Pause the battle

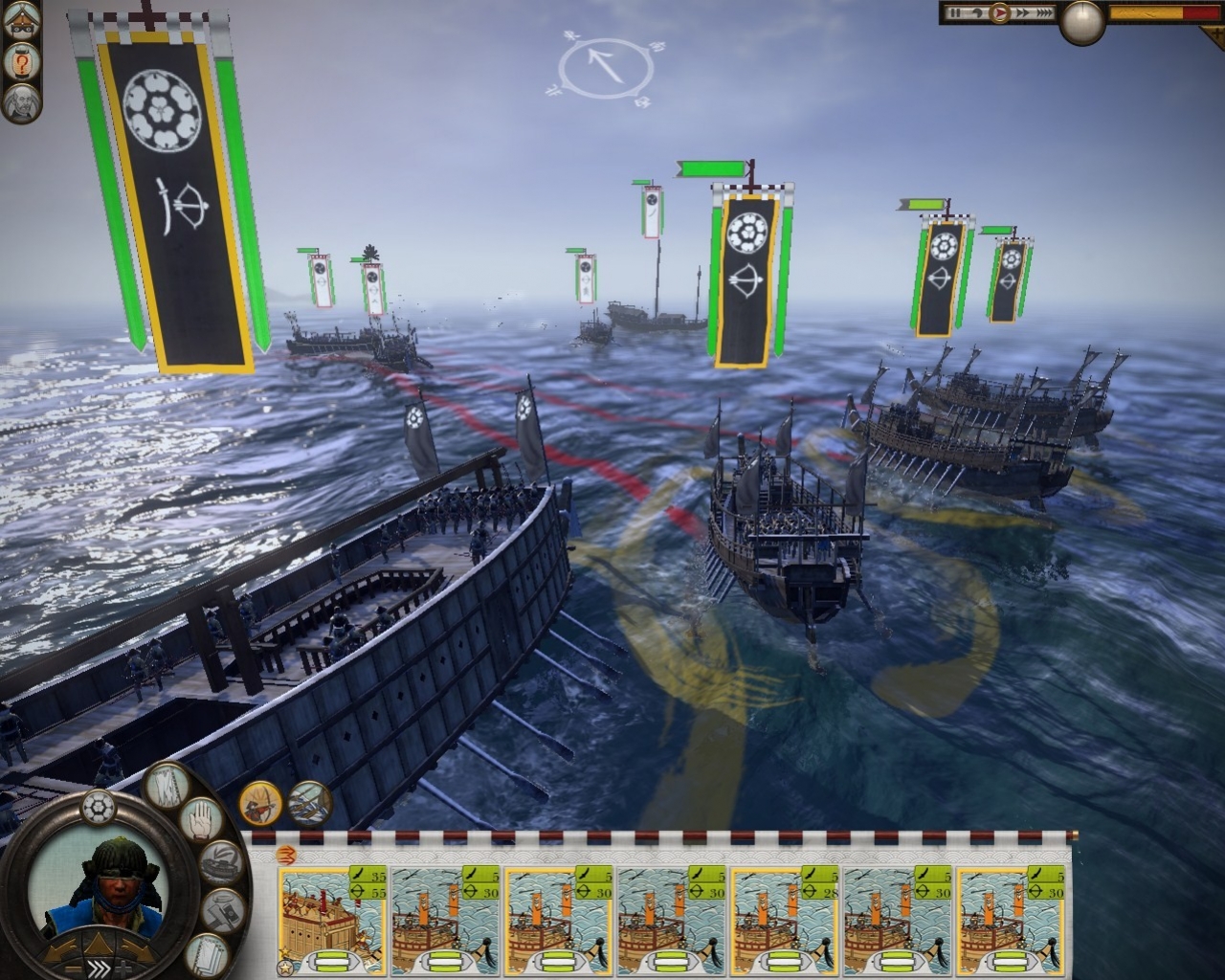coord(956,12)
